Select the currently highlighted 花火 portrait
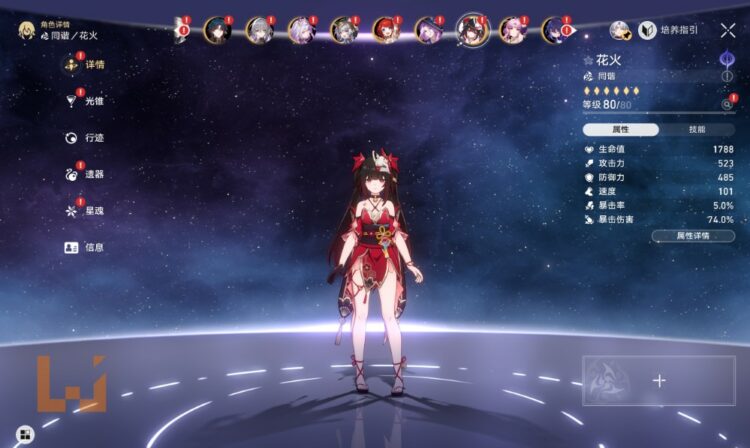The width and height of the screenshot is (750, 448). pyautogui.click(x=472, y=29)
